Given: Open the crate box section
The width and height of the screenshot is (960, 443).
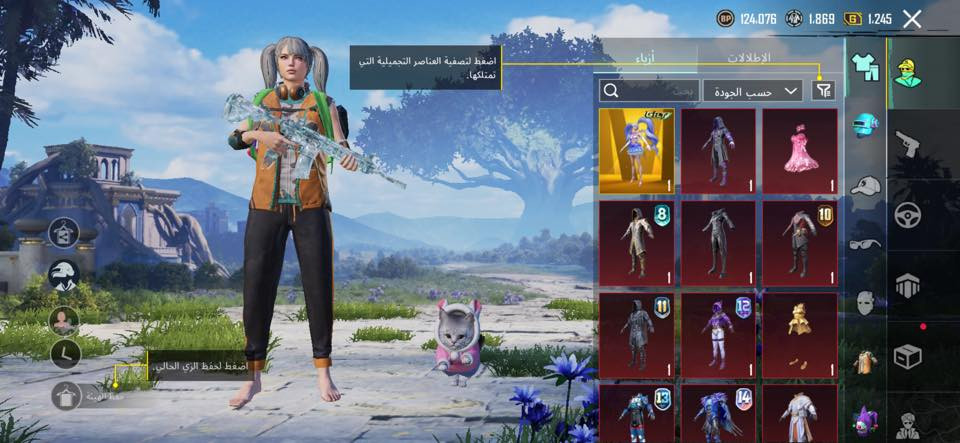Looking at the screenshot, I should click(x=907, y=357).
